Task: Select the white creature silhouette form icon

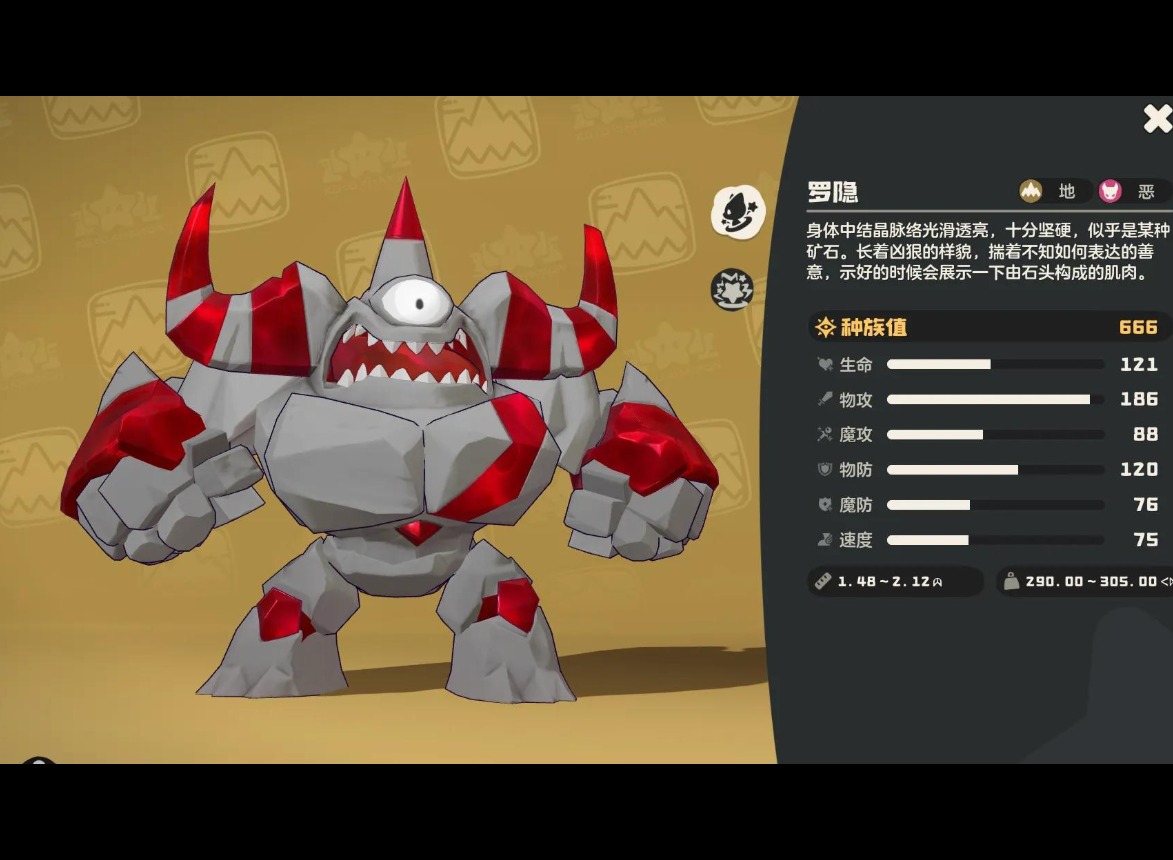Action: (738, 212)
